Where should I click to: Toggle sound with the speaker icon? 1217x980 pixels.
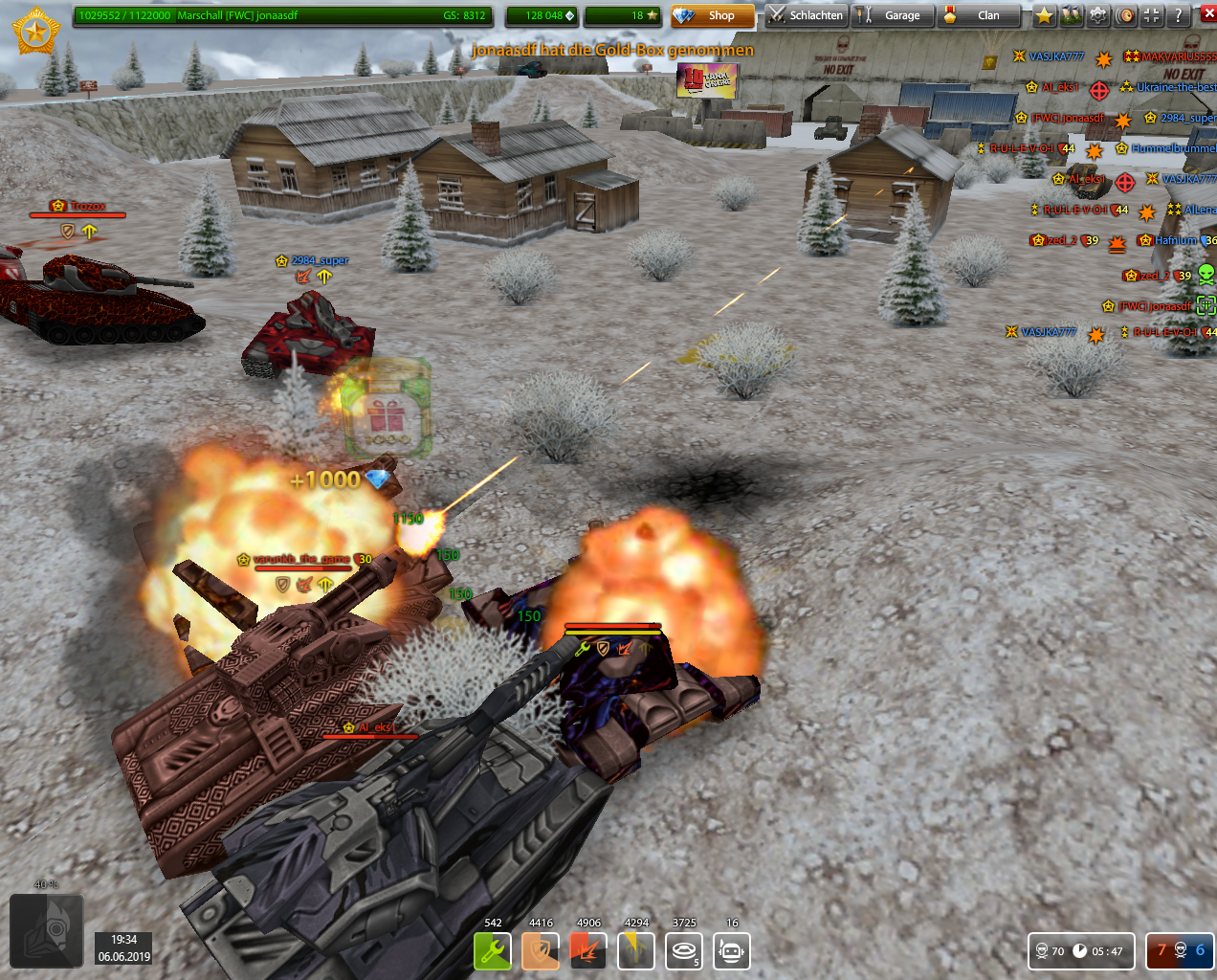1125,15
